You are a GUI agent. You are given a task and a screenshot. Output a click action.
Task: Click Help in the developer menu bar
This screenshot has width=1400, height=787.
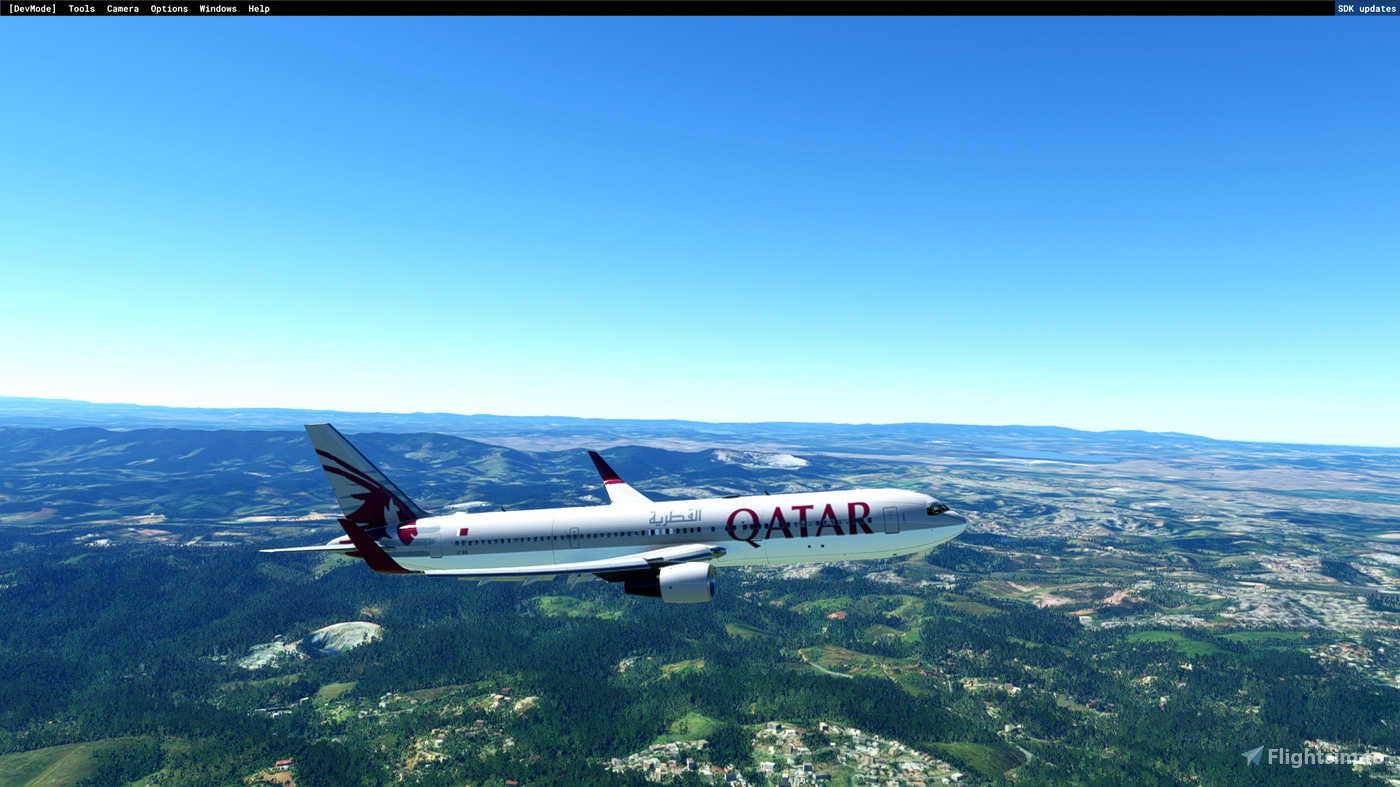258,7
